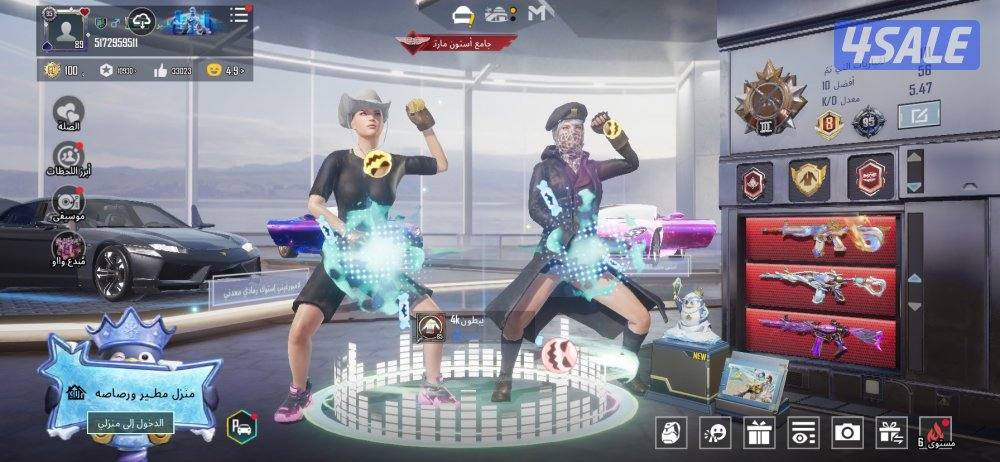Open the الصلة connections icon

click(x=69, y=113)
